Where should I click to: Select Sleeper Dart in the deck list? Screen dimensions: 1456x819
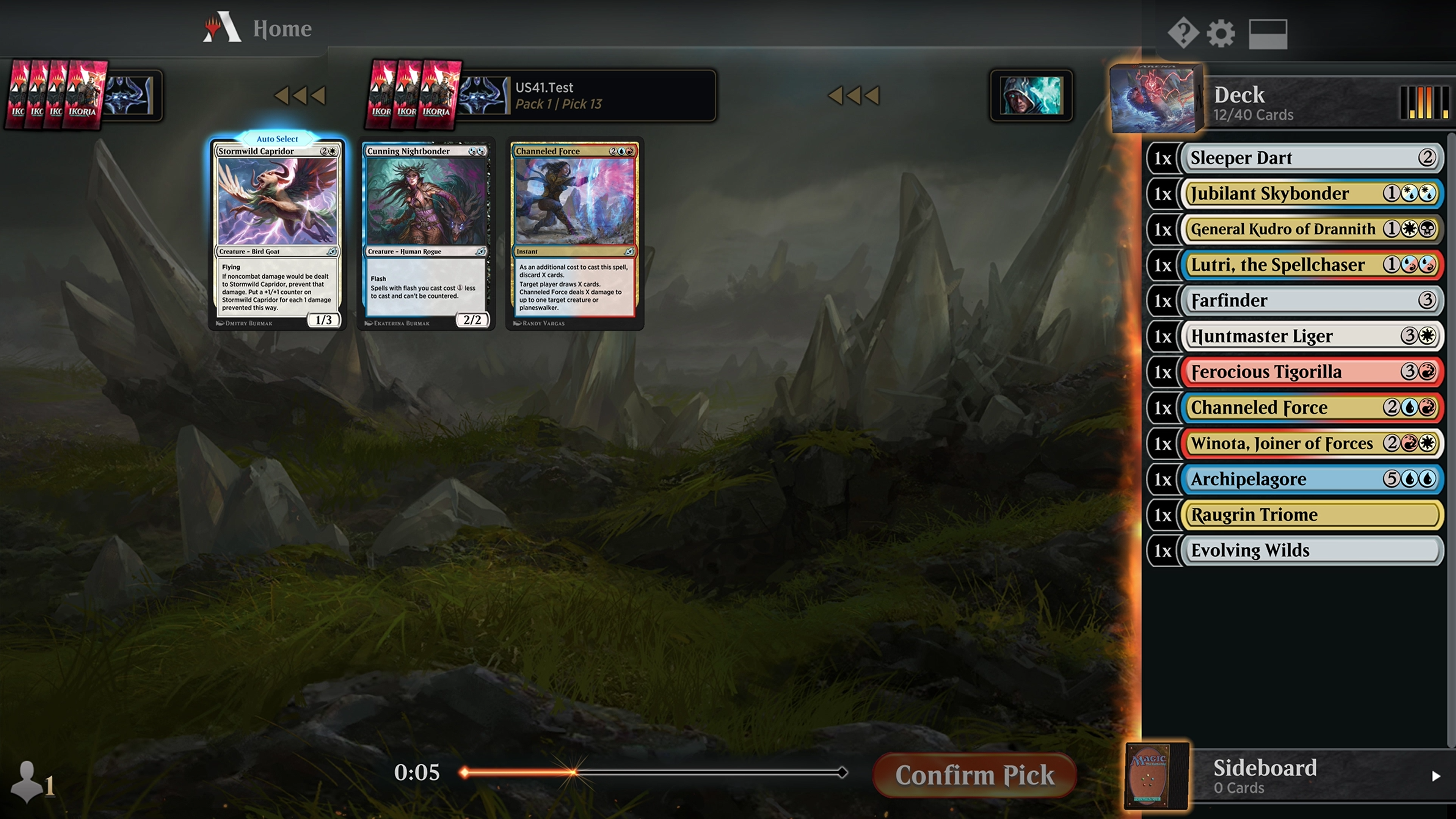tap(1311, 158)
